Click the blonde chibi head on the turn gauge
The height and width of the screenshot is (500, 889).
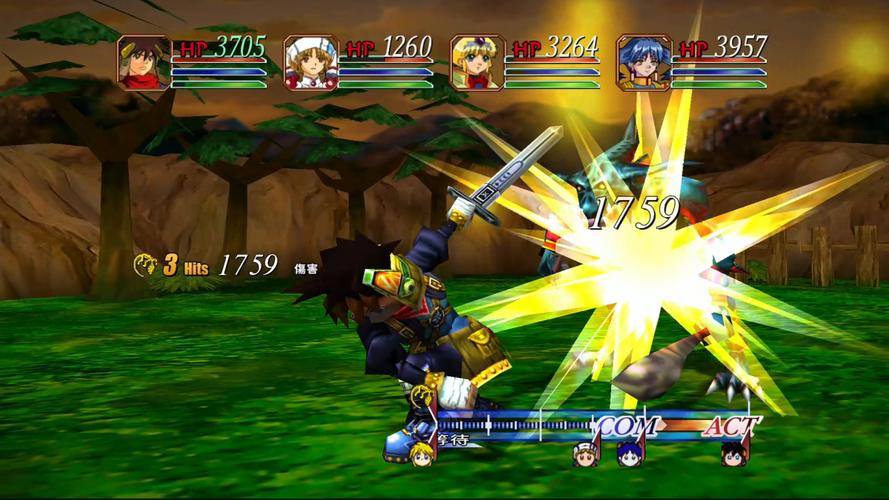(x=421, y=454)
